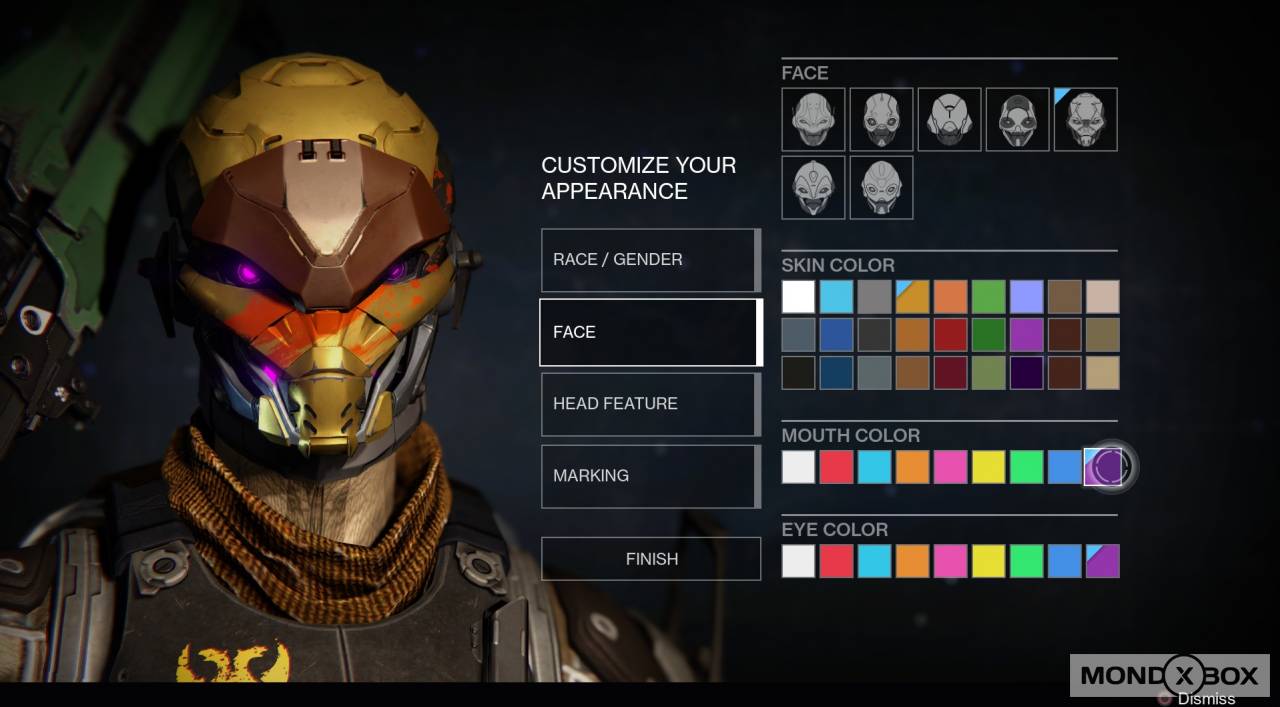Select the green eye color swatch
This screenshot has width=1280, height=707.
[1026, 561]
